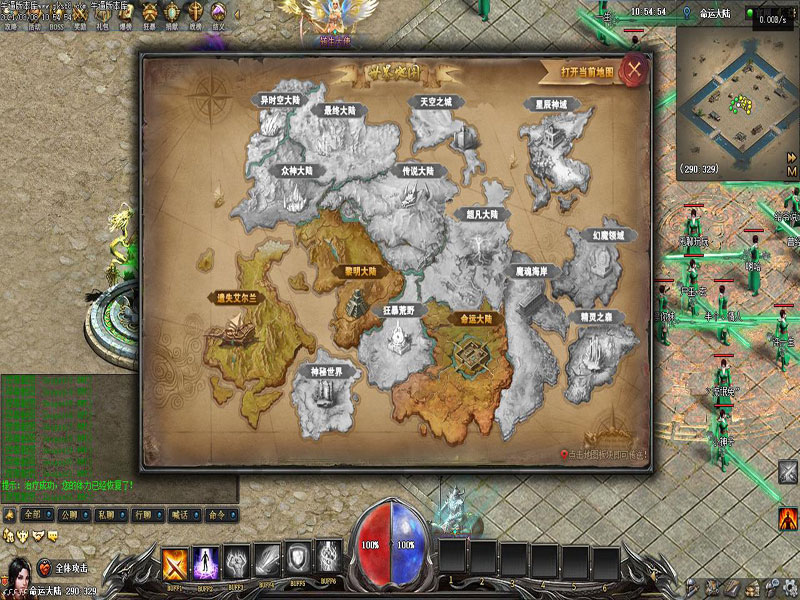
Task: Activate the purple figure BUFF2 skill
Action: tap(207, 562)
